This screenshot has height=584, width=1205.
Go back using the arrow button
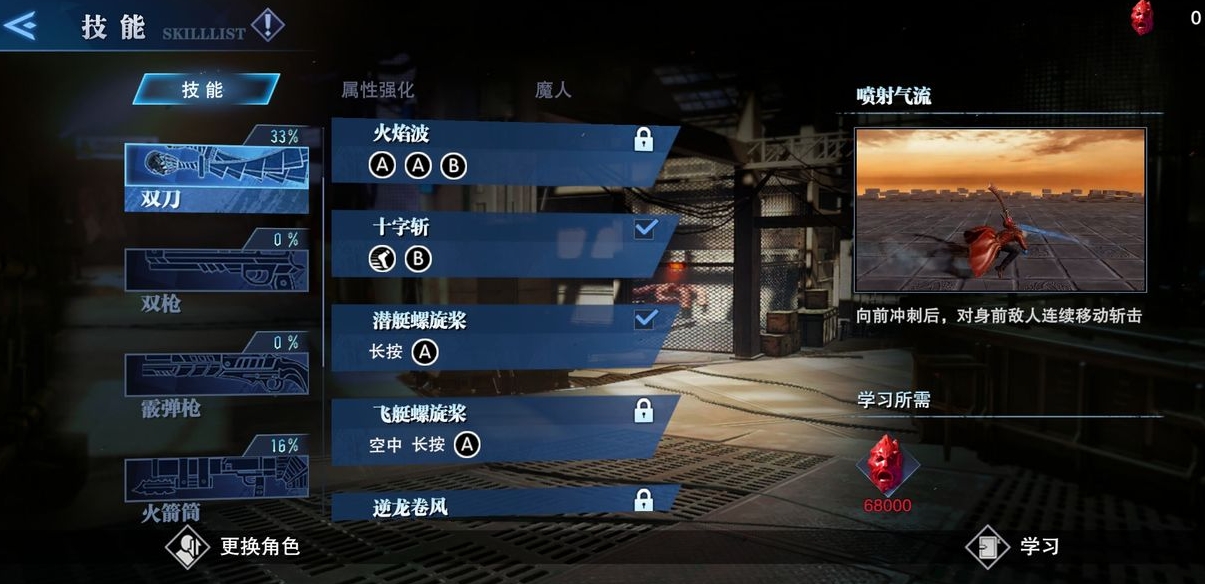(21, 25)
